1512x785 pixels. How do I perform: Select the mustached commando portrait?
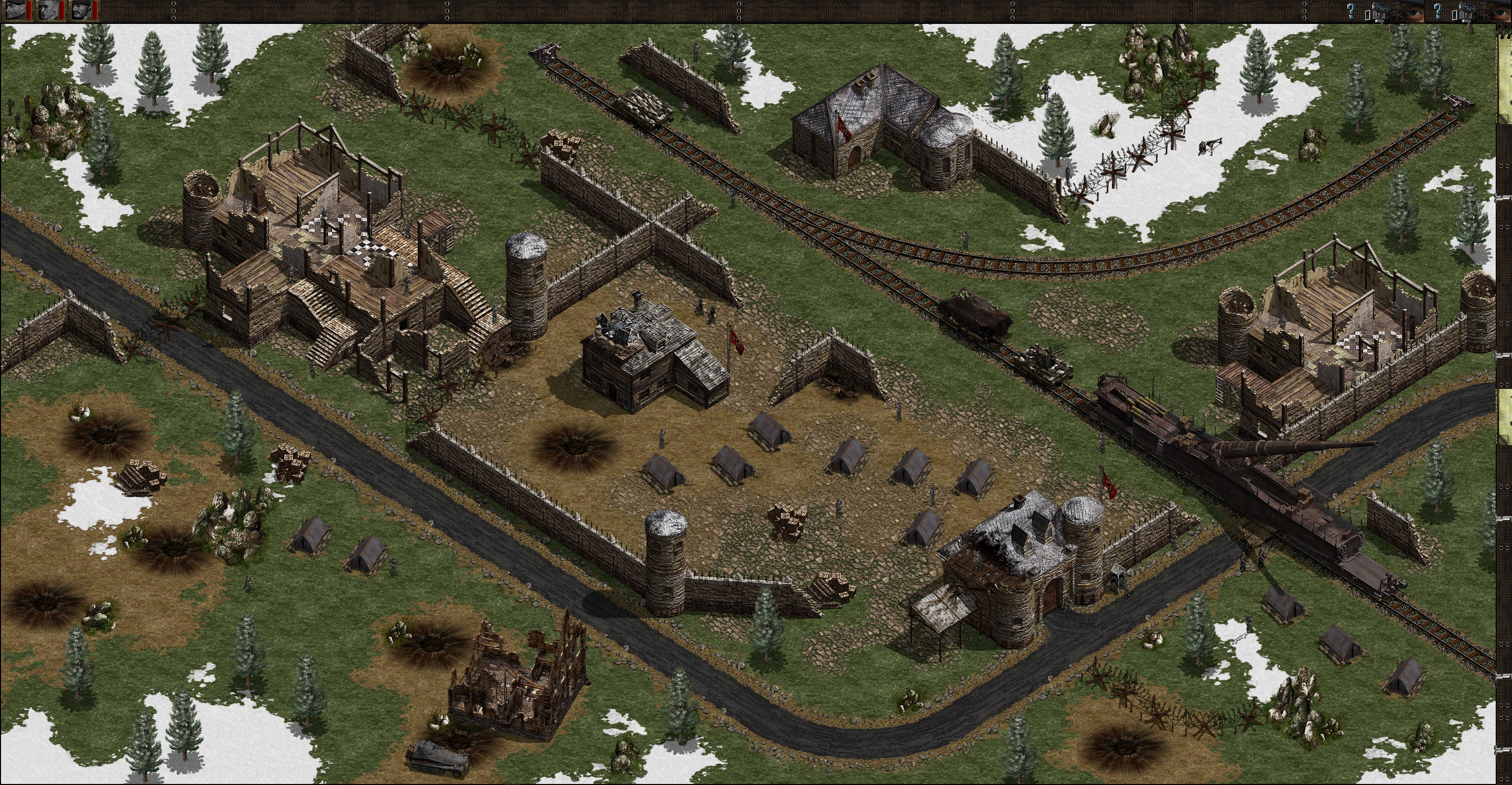coord(81,10)
